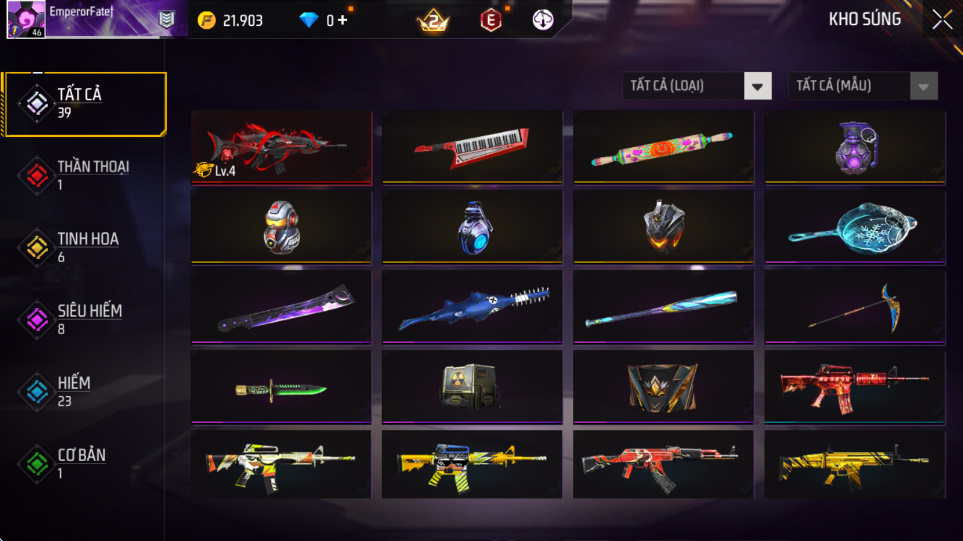This screenshot has height=541, width=963.
Task: Pick the red keytar skin
Action: pyautogui.click(x=472, y=147)
